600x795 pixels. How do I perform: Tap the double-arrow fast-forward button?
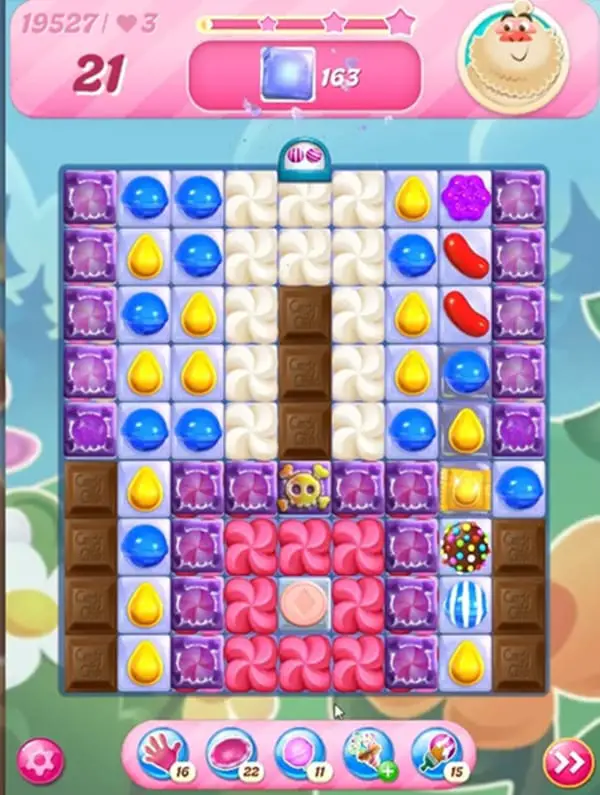point(567,762)
